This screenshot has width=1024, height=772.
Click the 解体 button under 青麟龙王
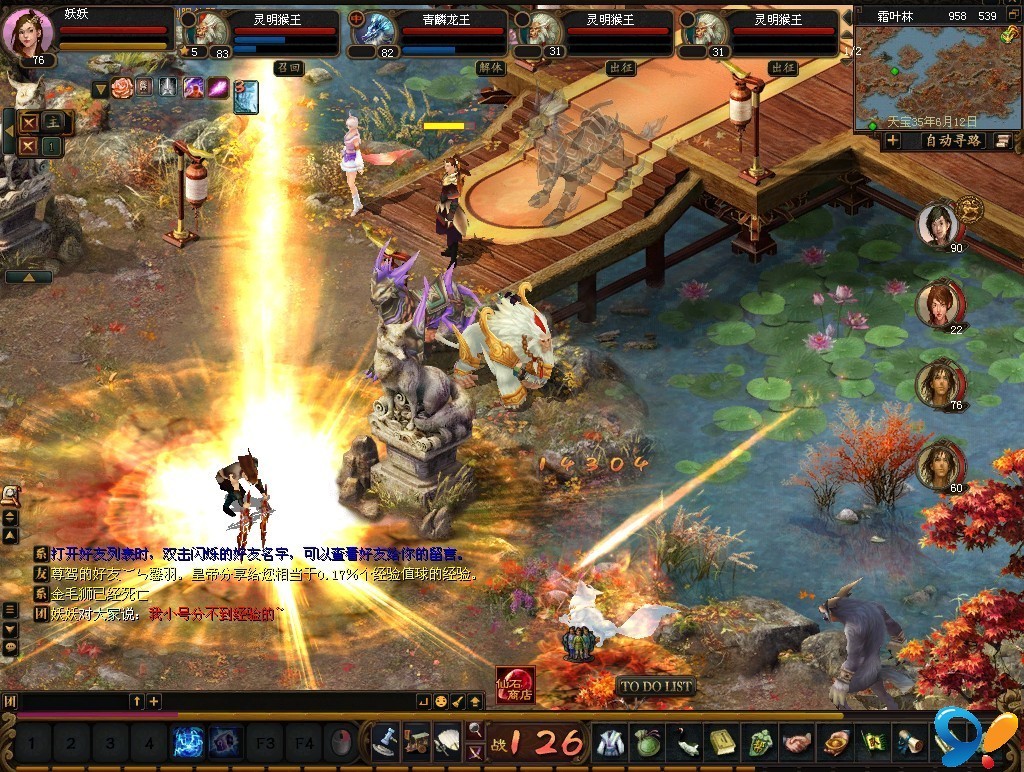[x=490, y=68]
